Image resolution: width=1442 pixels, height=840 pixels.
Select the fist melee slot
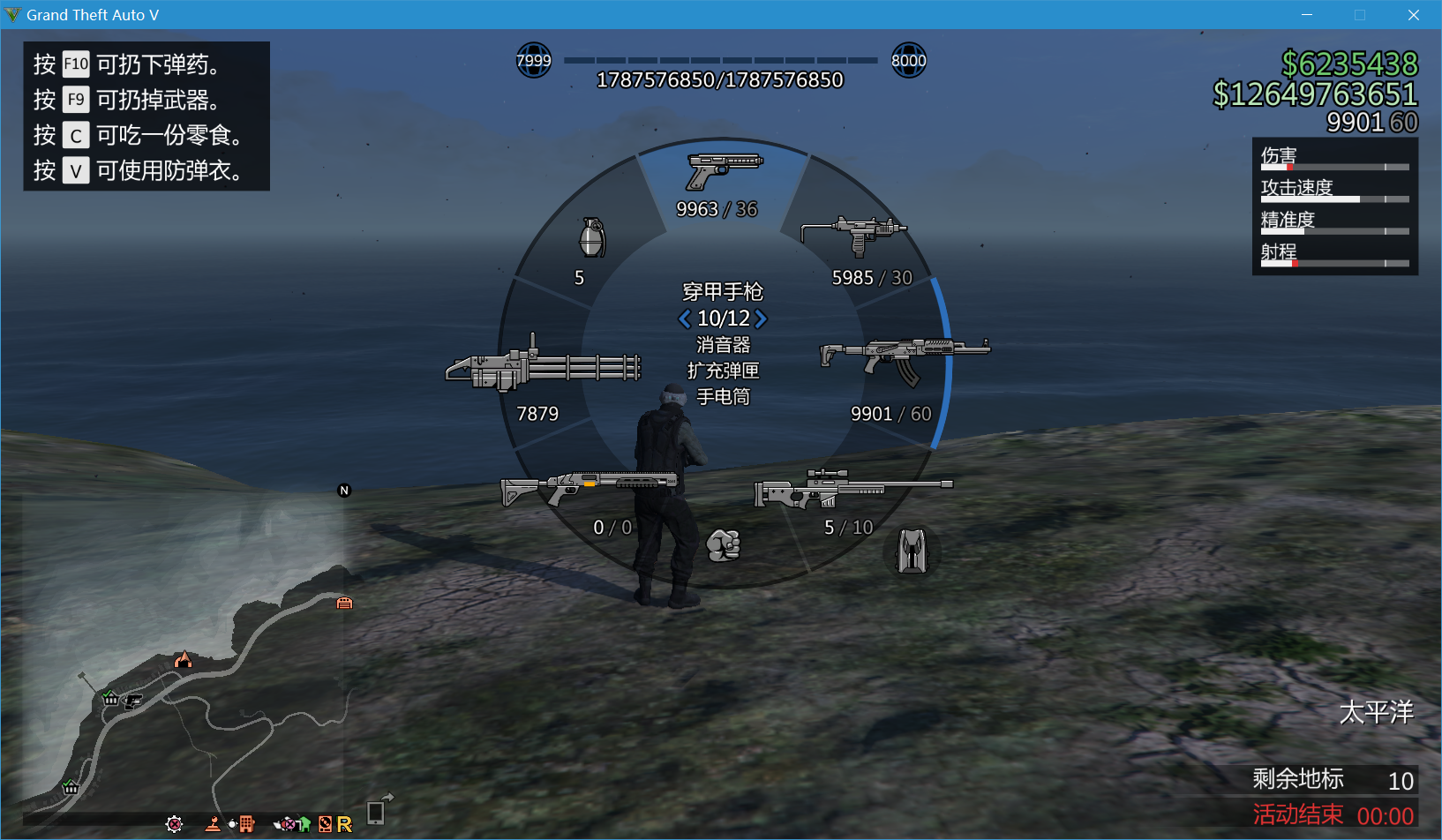click(723, 547)
